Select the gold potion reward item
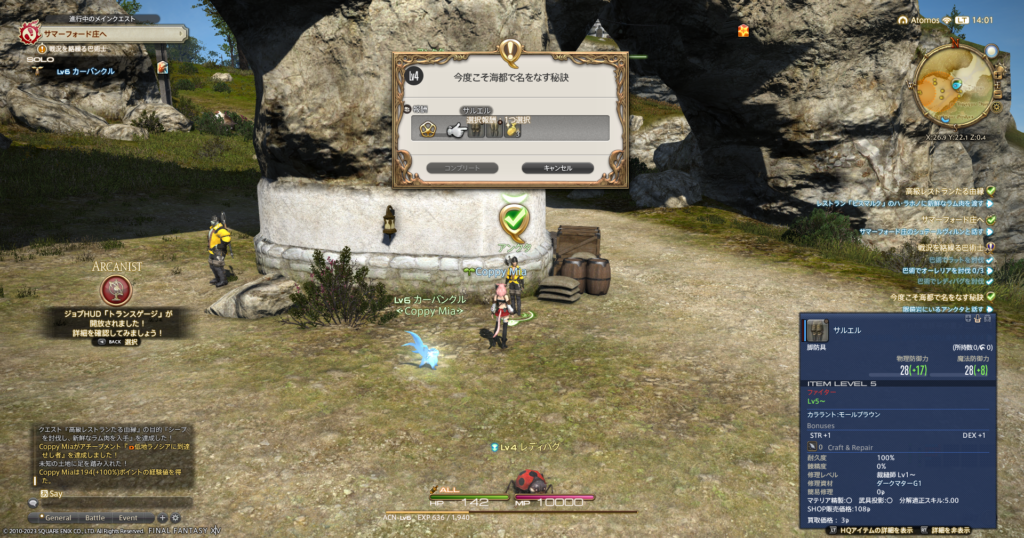The width and height of the screenshot is (1024, 538). (511, 129)
